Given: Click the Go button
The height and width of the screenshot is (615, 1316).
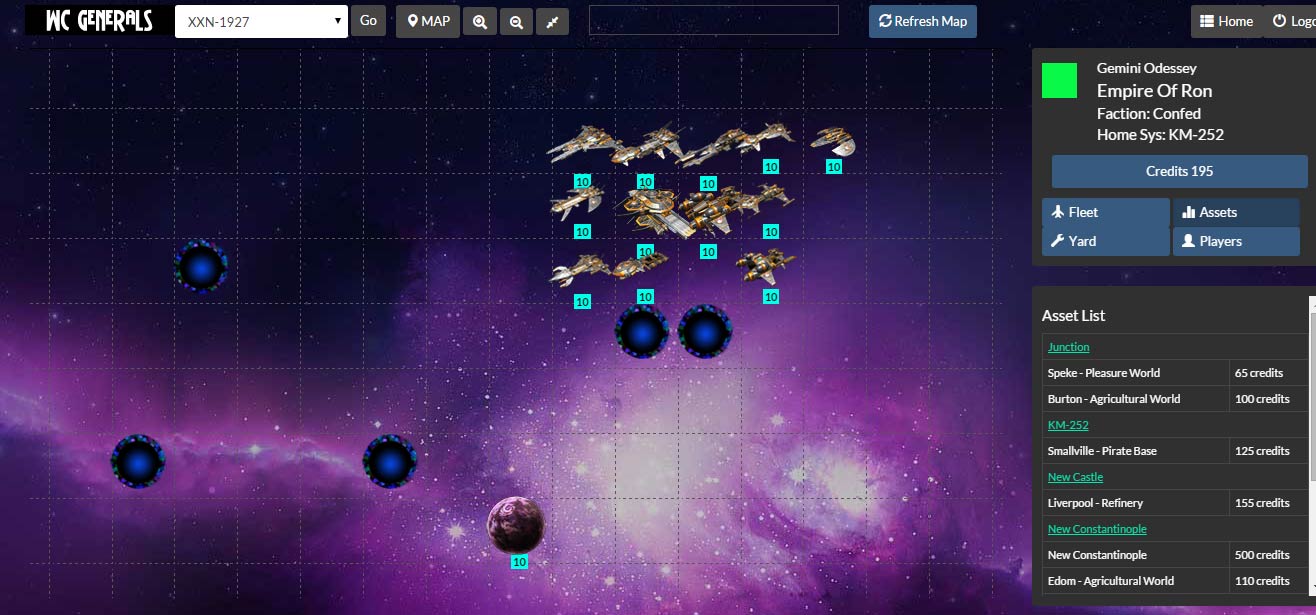Looking at the screenshot, I should pos(368,21).
